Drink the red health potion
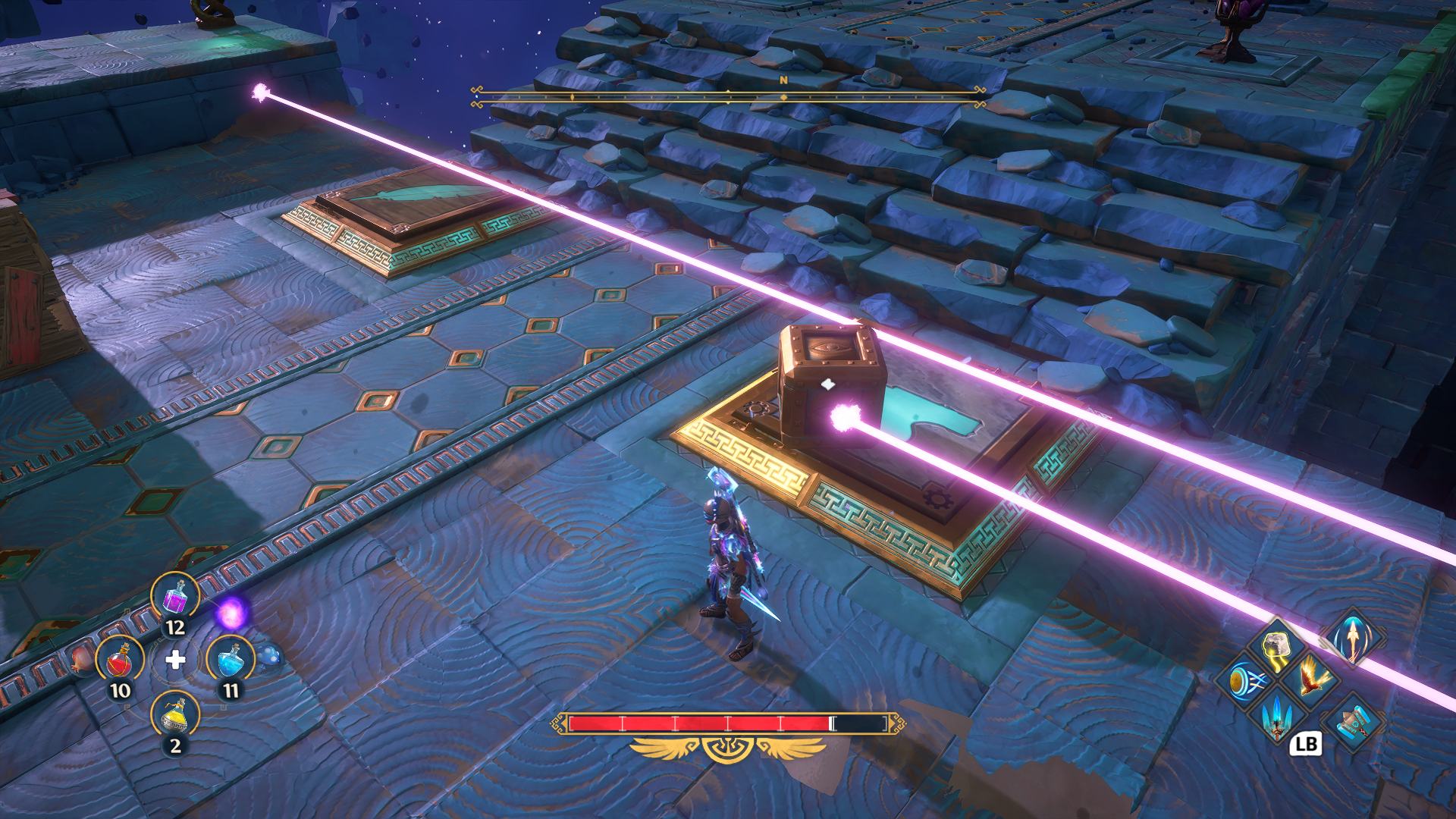 (120, 660)
